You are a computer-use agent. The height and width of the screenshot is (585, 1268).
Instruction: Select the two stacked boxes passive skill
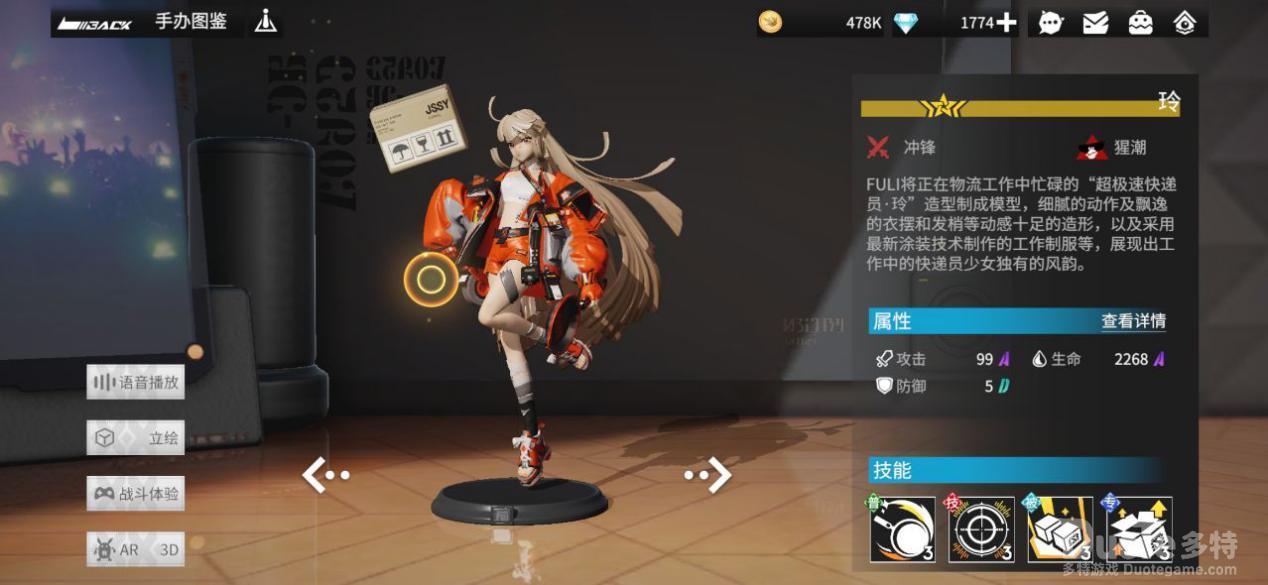(x=1060, y=529)
